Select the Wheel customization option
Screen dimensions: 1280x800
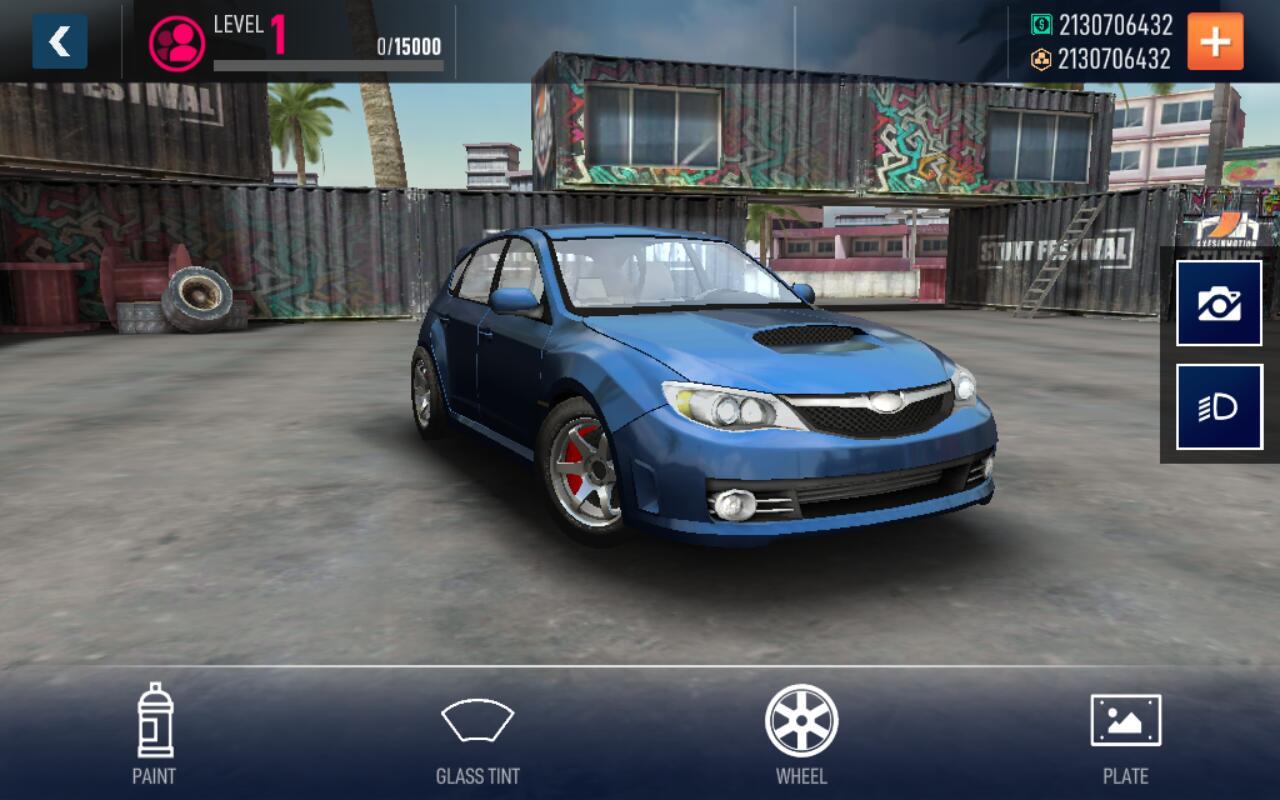(x=801, y=733)
